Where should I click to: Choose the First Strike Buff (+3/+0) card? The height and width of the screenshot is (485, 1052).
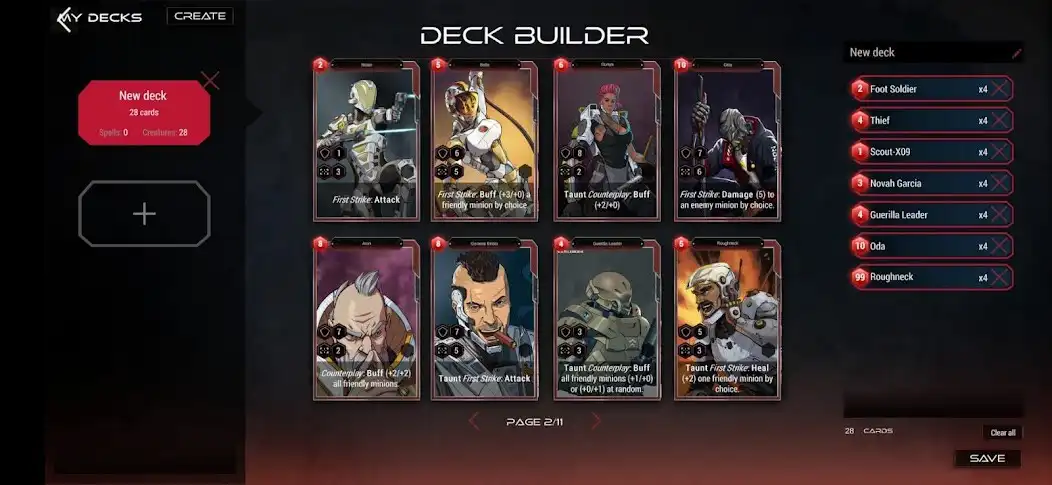[483, 141]
